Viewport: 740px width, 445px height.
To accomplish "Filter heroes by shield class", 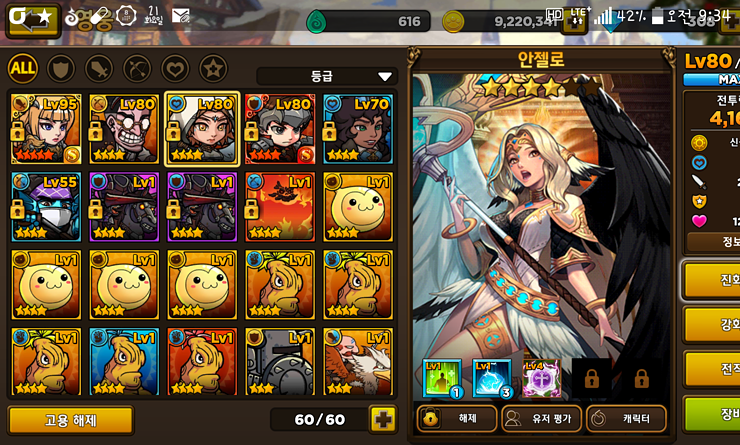I will tap(62, 68).
